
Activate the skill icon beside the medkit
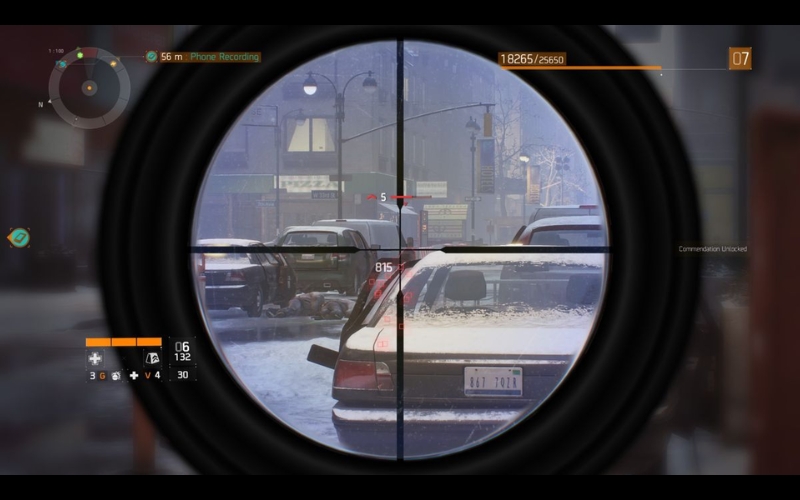coord(152,358)
